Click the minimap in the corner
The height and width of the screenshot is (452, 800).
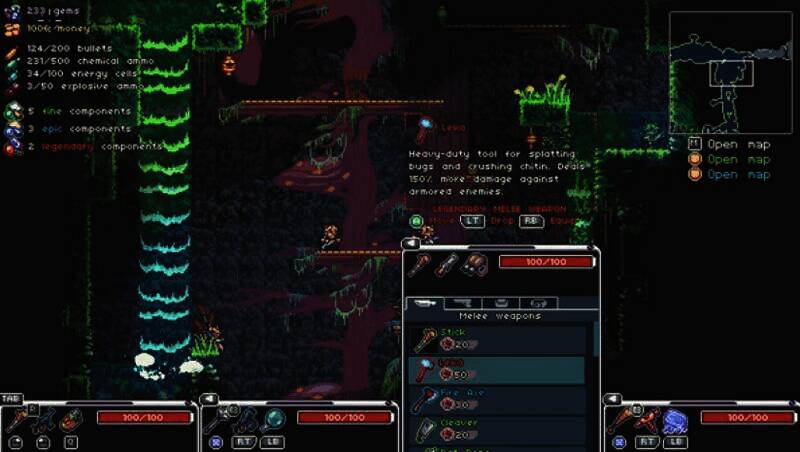click(x=729, y=72)
